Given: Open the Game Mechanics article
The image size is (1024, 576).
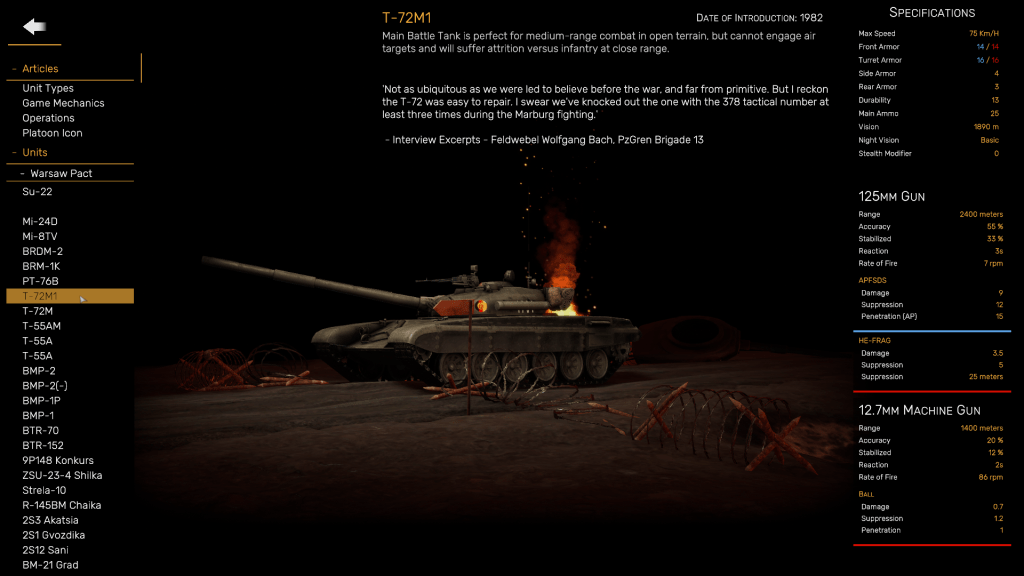Looking at the screenshot, I should point(63,103).
